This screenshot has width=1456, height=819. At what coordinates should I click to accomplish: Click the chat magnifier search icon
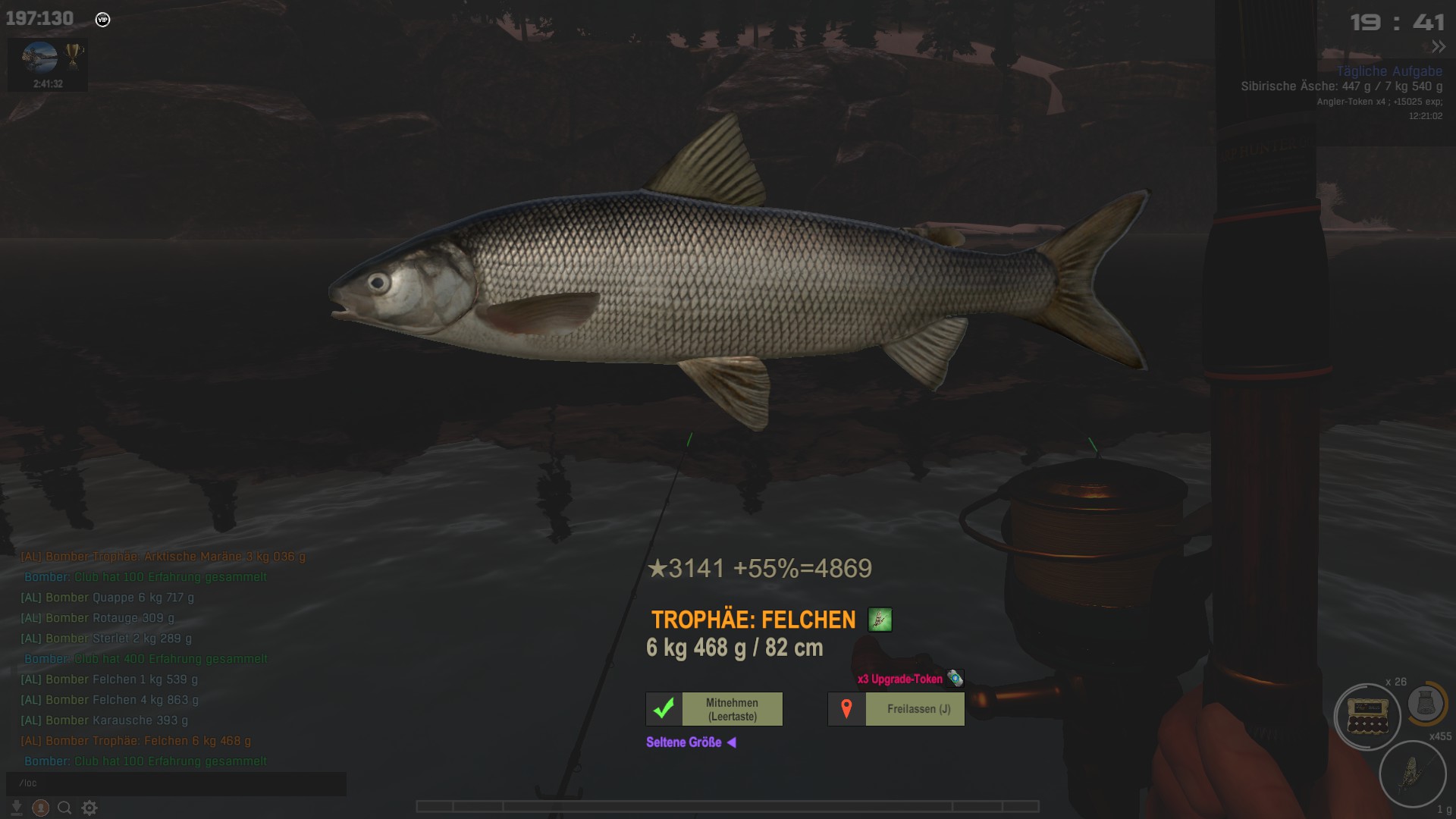tap(64, 808)
